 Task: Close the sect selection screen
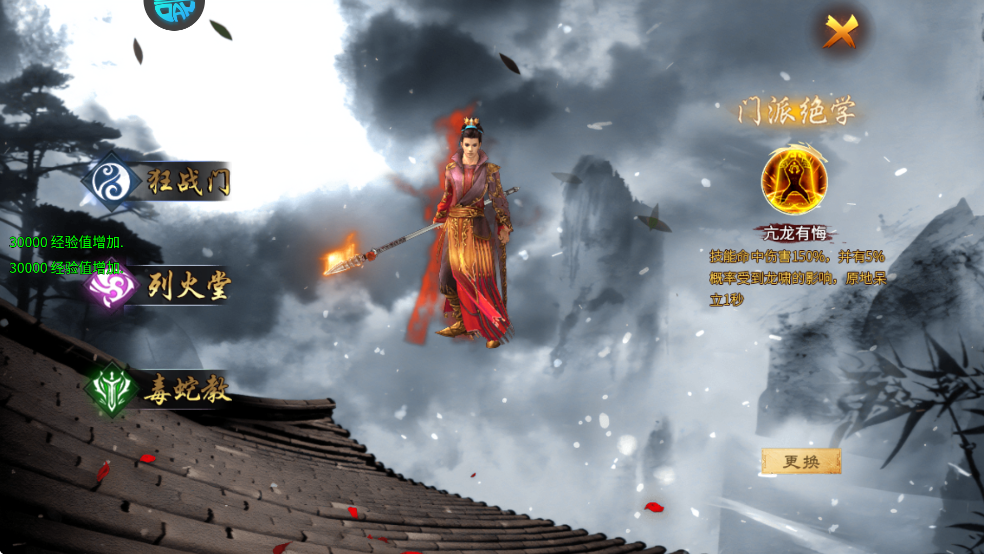pos(841,32)
